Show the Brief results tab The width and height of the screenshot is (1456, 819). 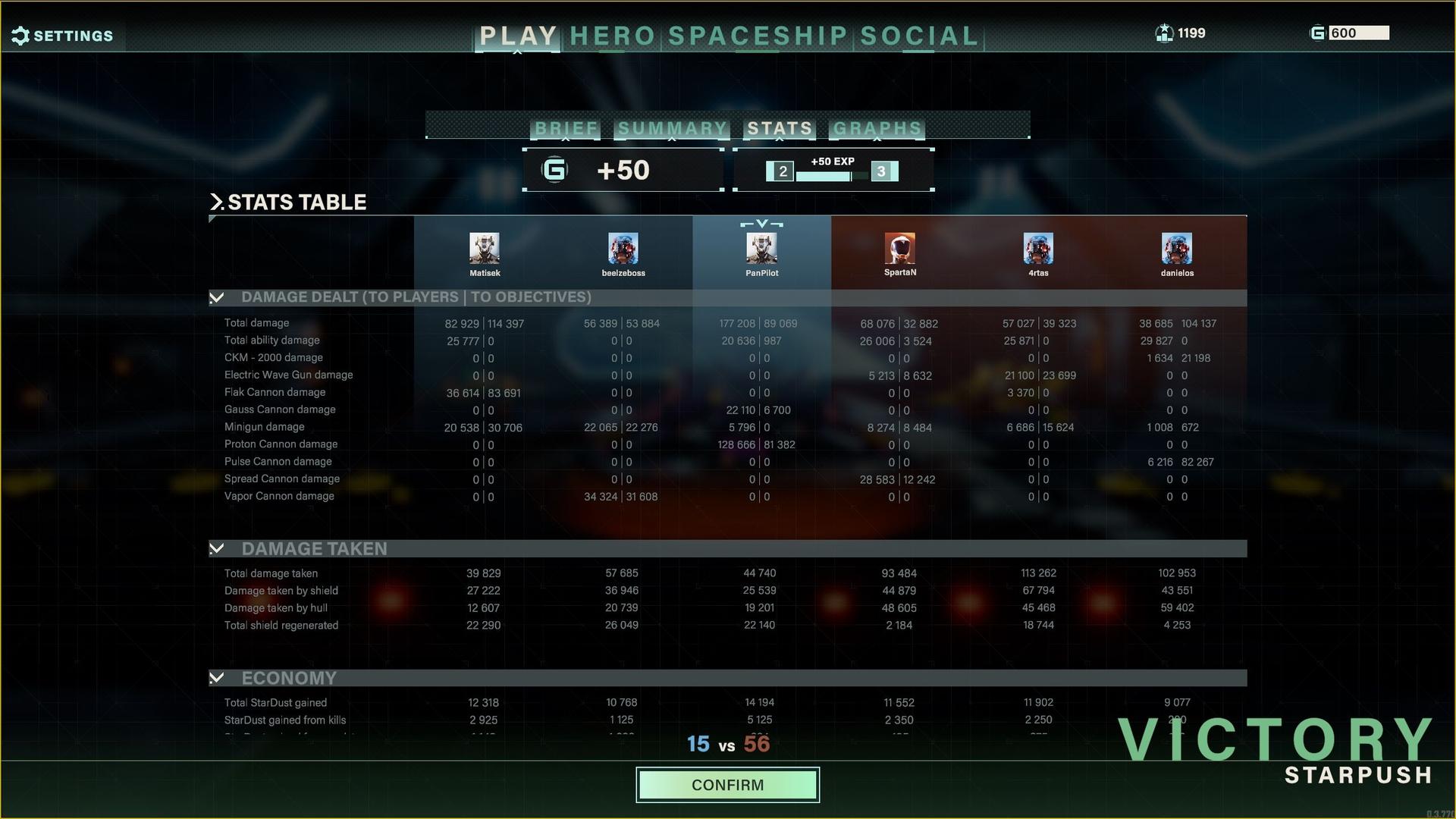tap(566, 128)
